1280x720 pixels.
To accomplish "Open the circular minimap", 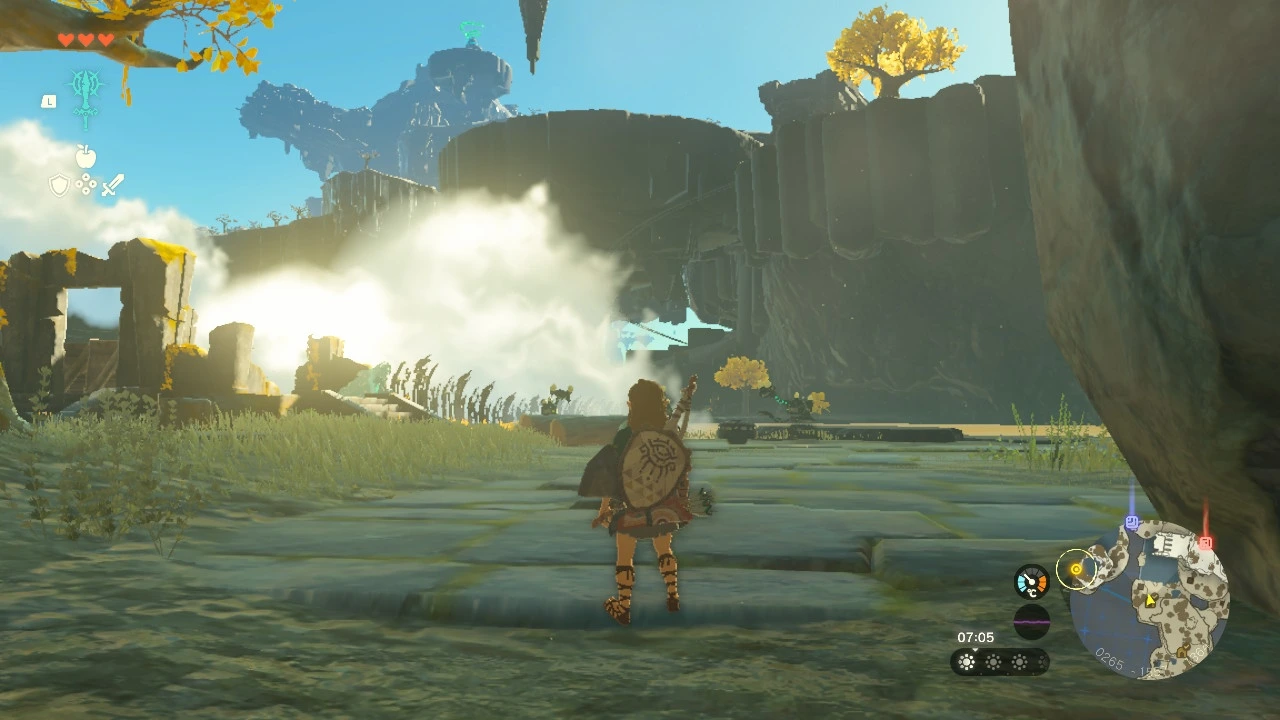I will coord(1149,601).
